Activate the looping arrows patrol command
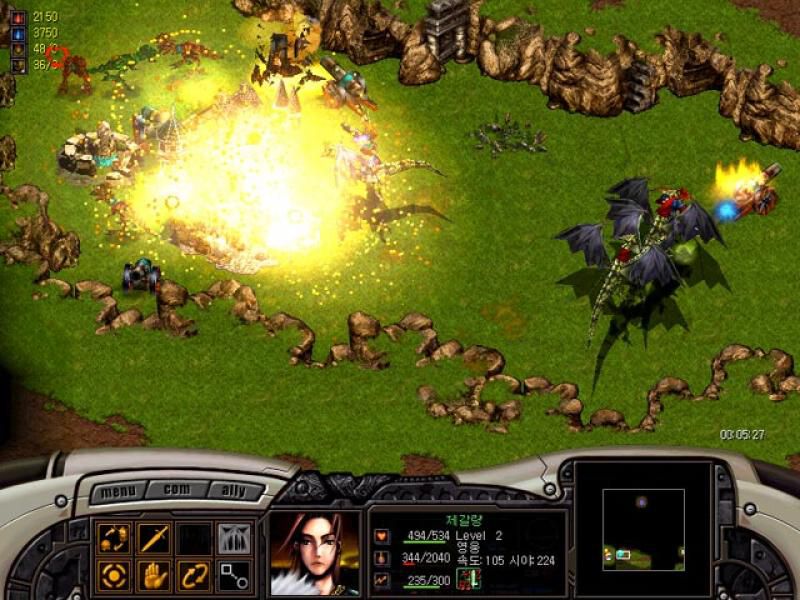800x600 pixels. tap(194, 576)
